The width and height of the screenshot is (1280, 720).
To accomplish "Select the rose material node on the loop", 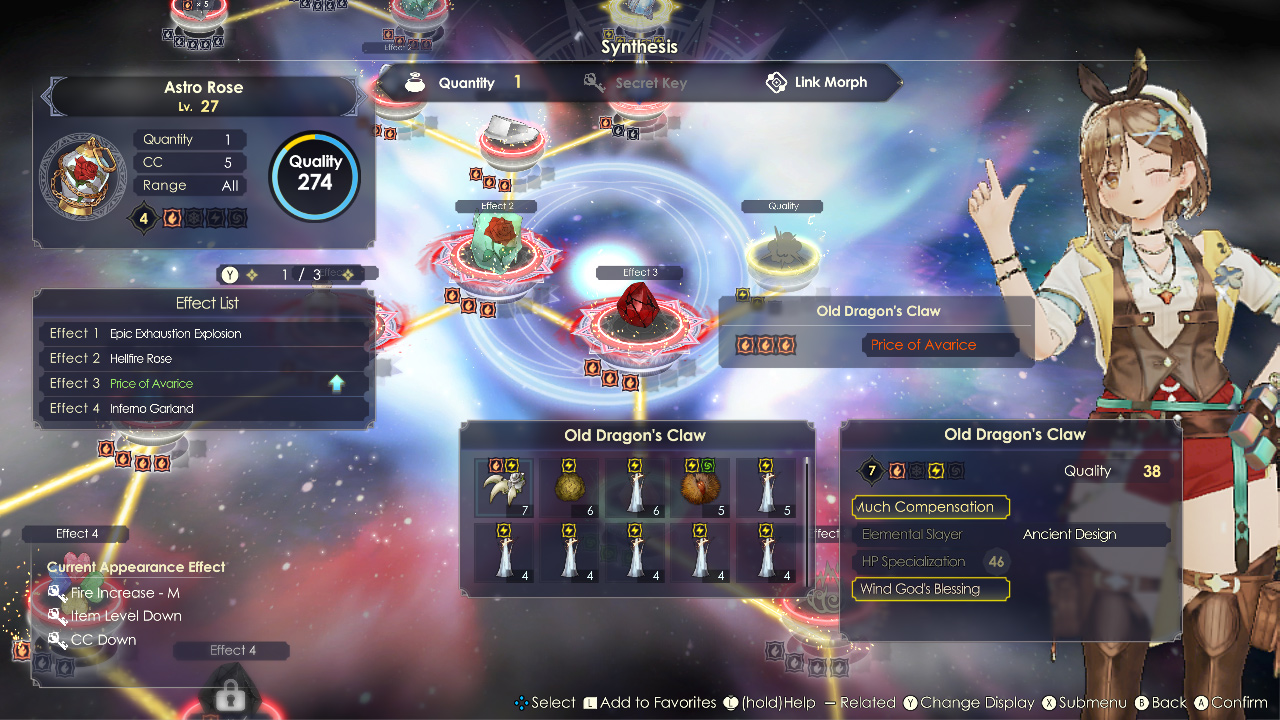I will coord(497,238).
